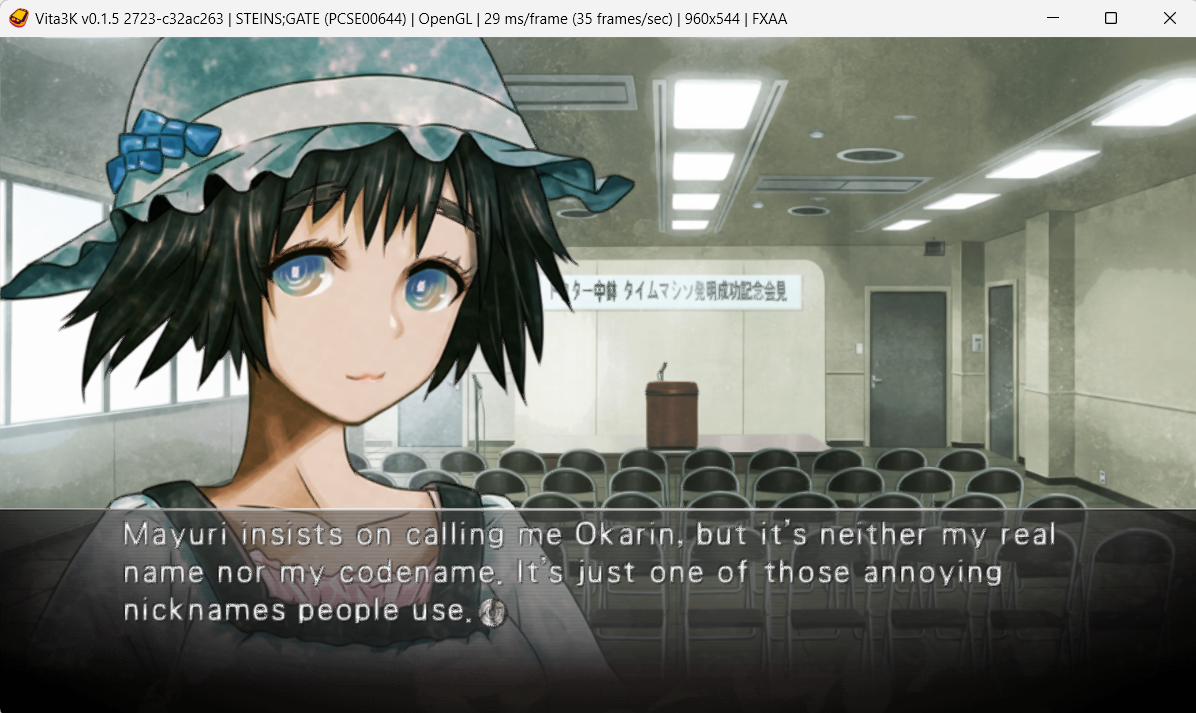This screenshot has width=1196, height=713.
Task: Click the text-advance indicator after the dialogue
Action: (492, 611)
